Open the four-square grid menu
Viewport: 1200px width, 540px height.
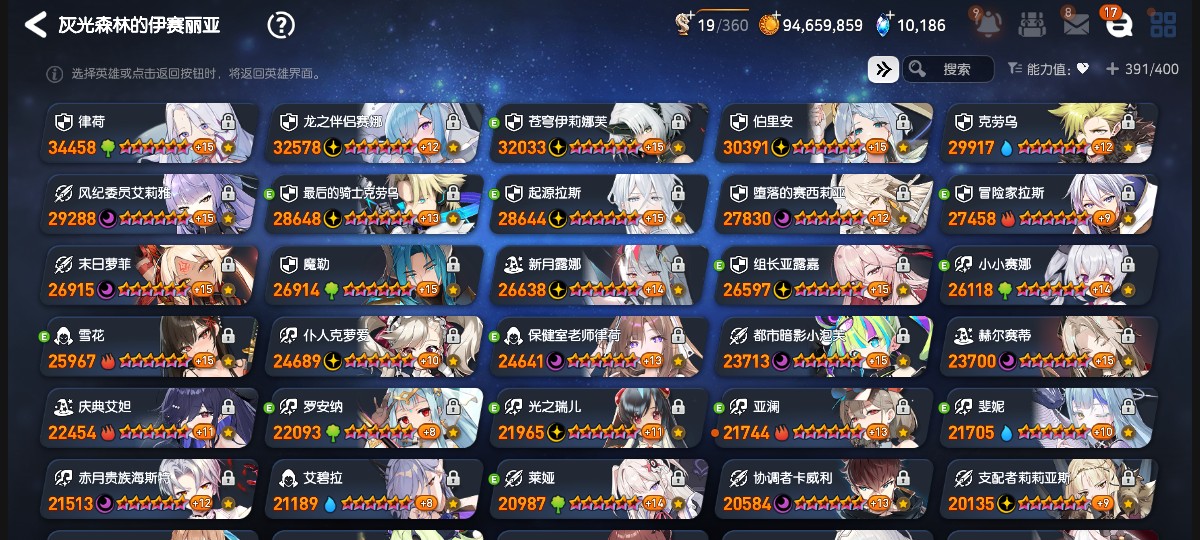click(x=1163, y=25)
